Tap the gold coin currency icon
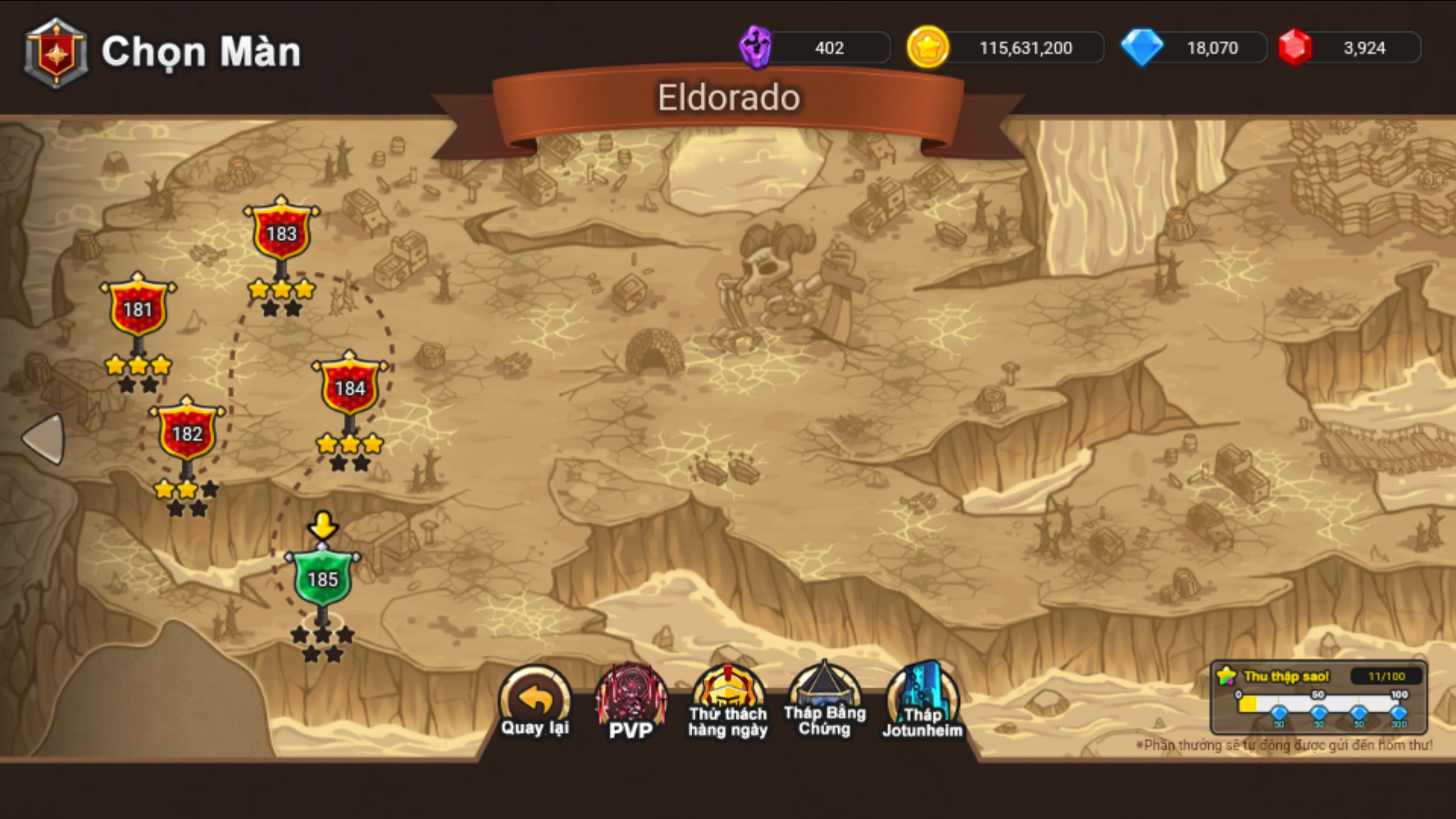This screenshot has width=1456, height=819. tap(927, 47)
